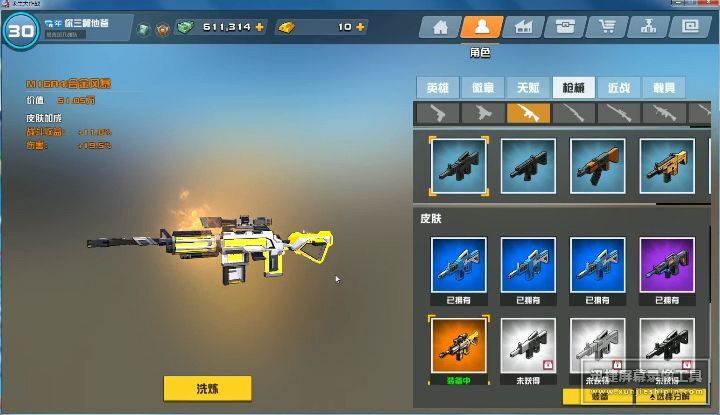Close the game window

point(708,4)
